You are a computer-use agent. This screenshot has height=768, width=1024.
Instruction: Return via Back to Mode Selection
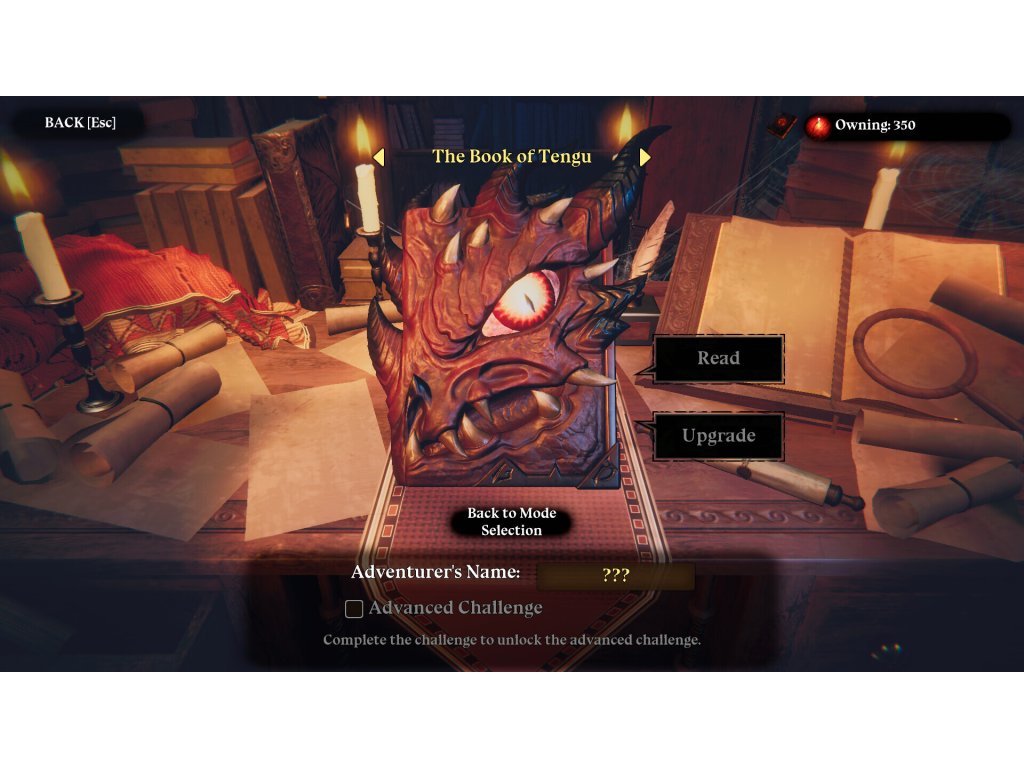(511, 521)
